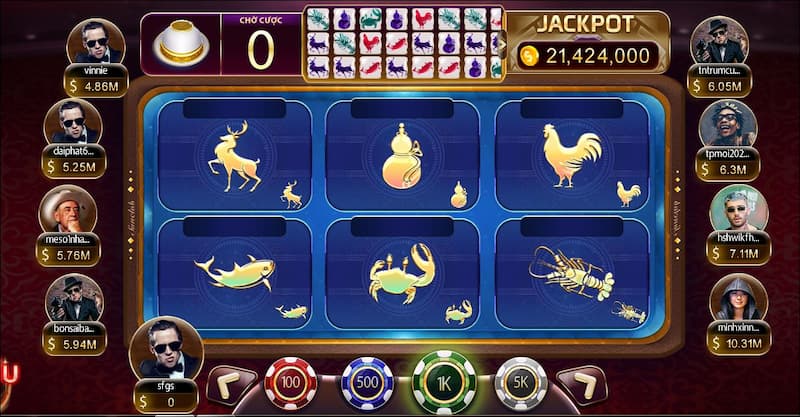Choose the blue 500 chip

tap(367, 383)
